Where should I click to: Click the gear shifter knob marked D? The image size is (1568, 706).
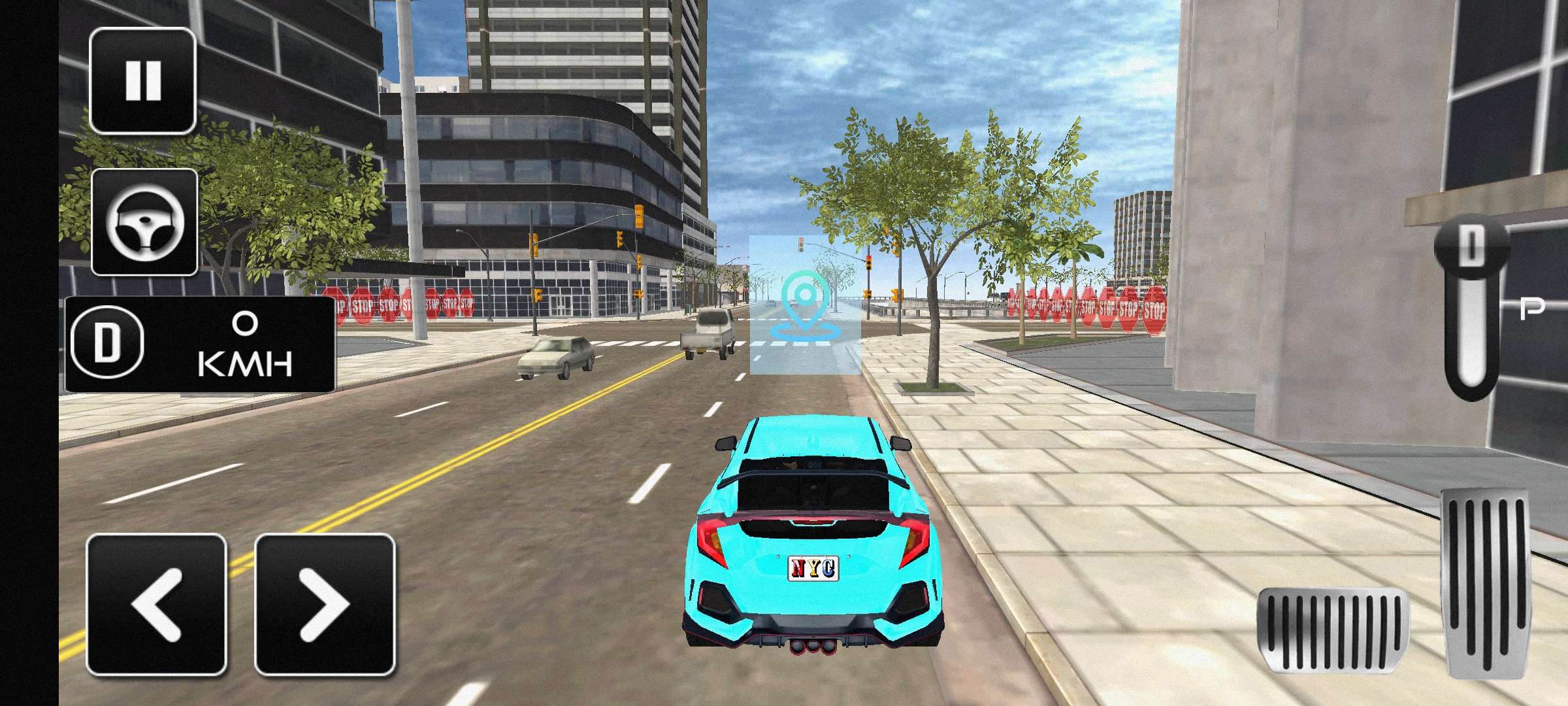pos(1471,247)
